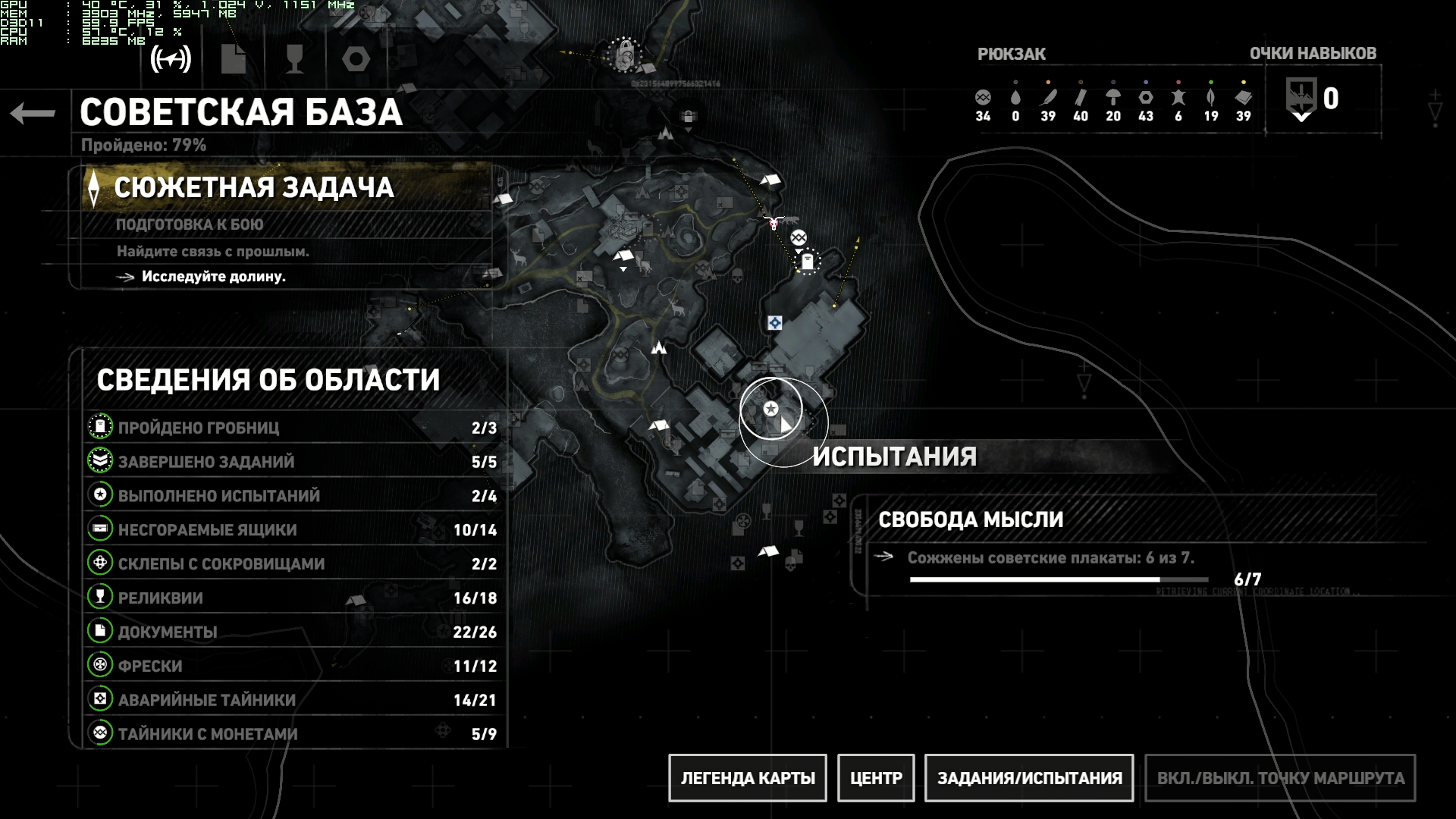Switch to the relics goblet tab
The height and width of the screenshot is (819, 1456).
point(294,59)
